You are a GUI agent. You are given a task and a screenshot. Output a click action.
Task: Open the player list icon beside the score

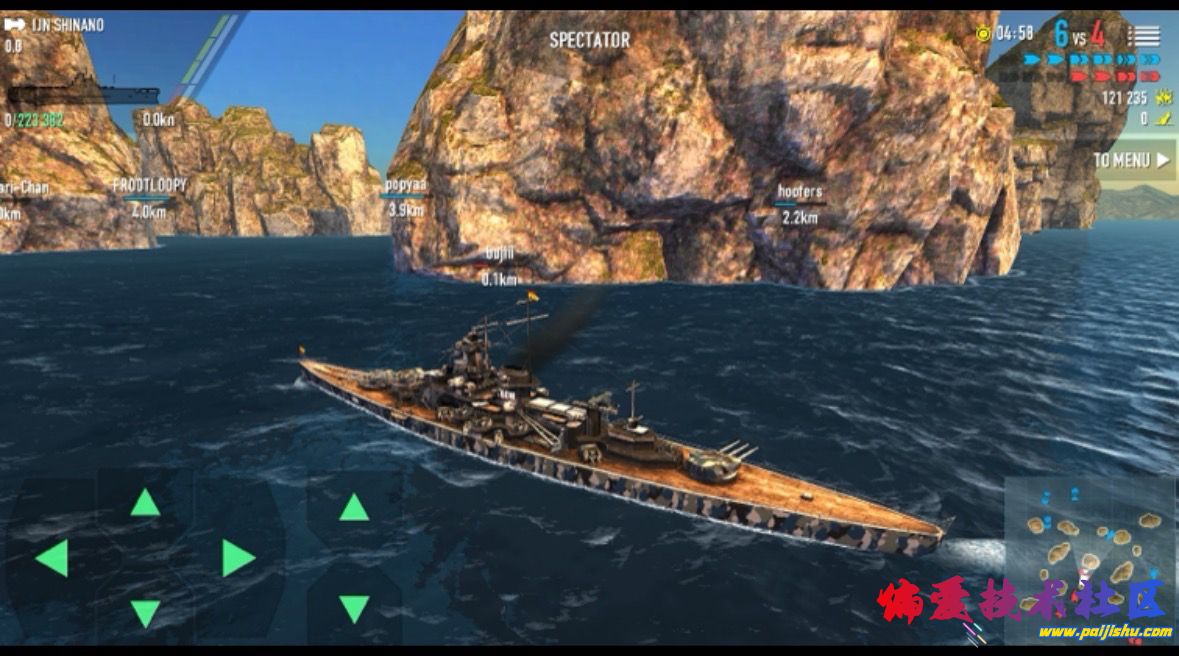[x=1145, y=35]
